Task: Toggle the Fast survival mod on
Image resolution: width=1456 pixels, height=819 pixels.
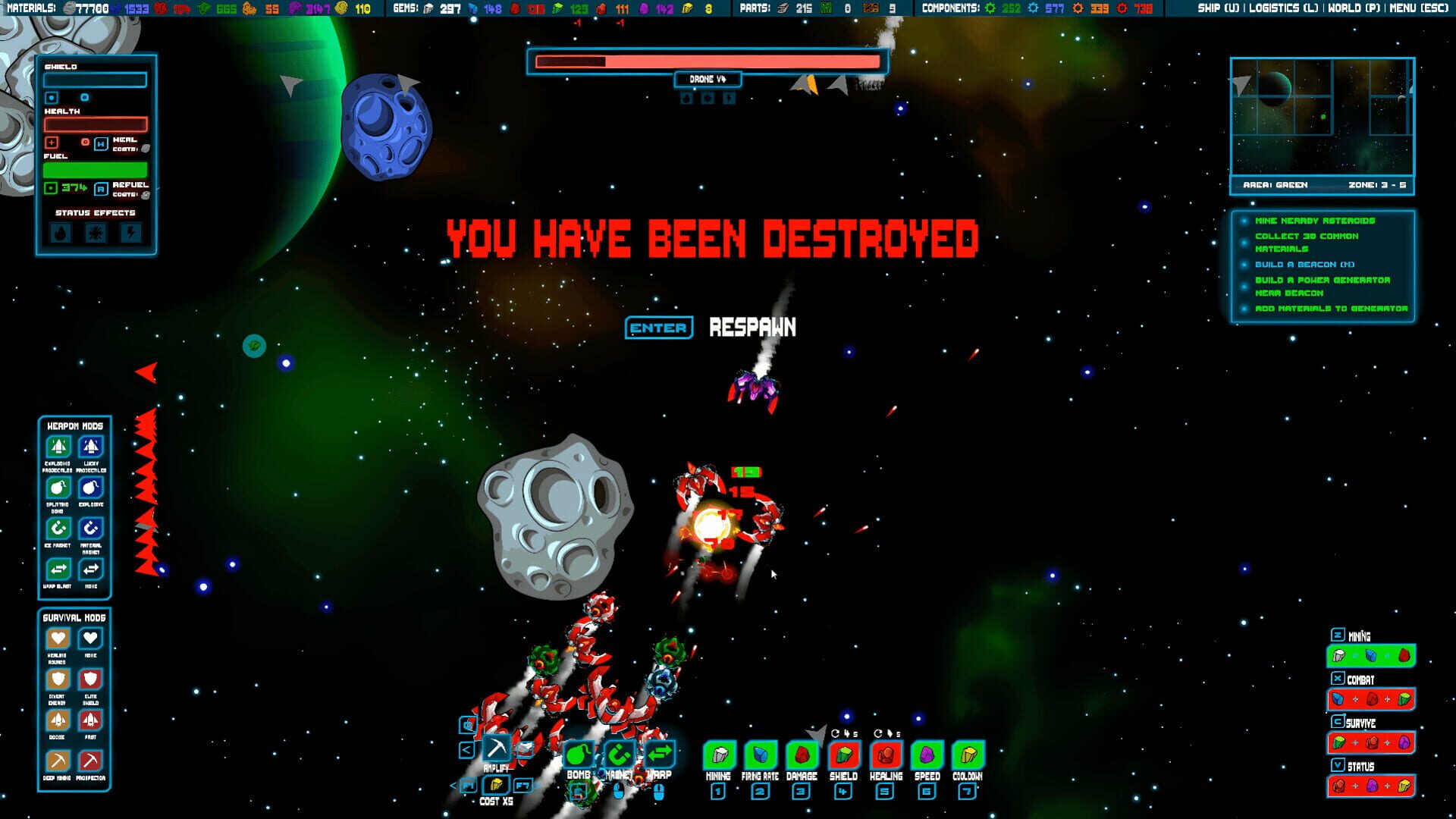Action: tap(90, 720)
